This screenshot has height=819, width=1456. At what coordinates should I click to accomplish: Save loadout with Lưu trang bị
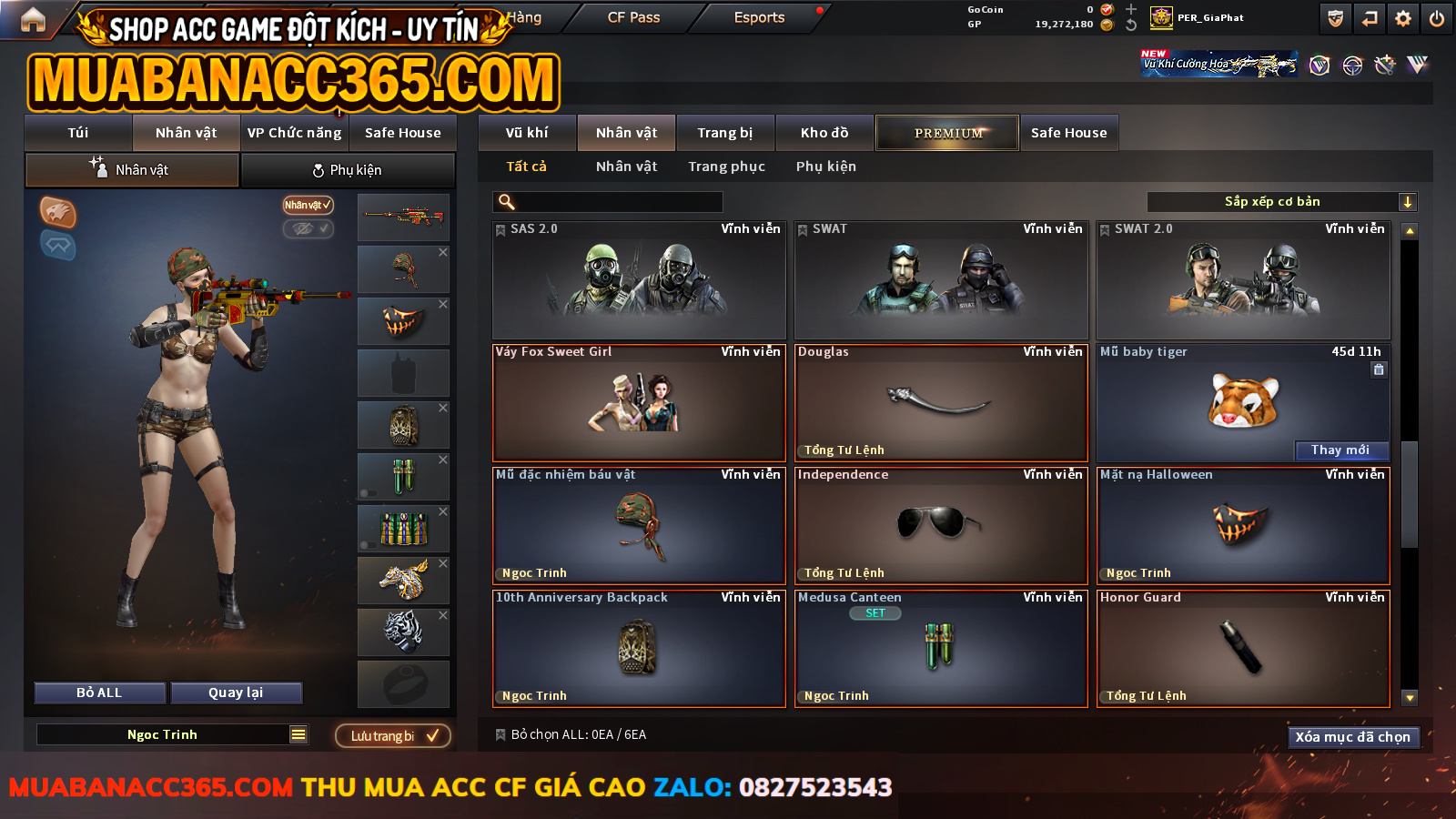pos(393,735)
